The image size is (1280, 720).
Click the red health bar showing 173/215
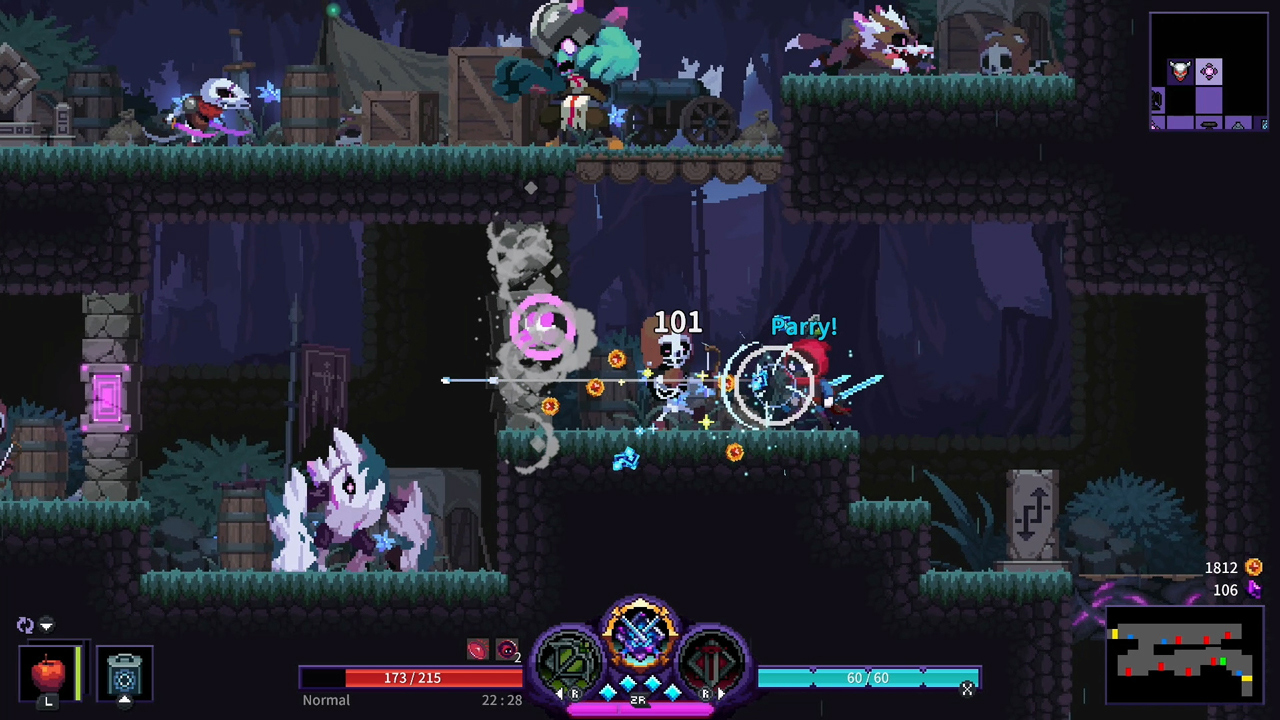click(412, 678)
